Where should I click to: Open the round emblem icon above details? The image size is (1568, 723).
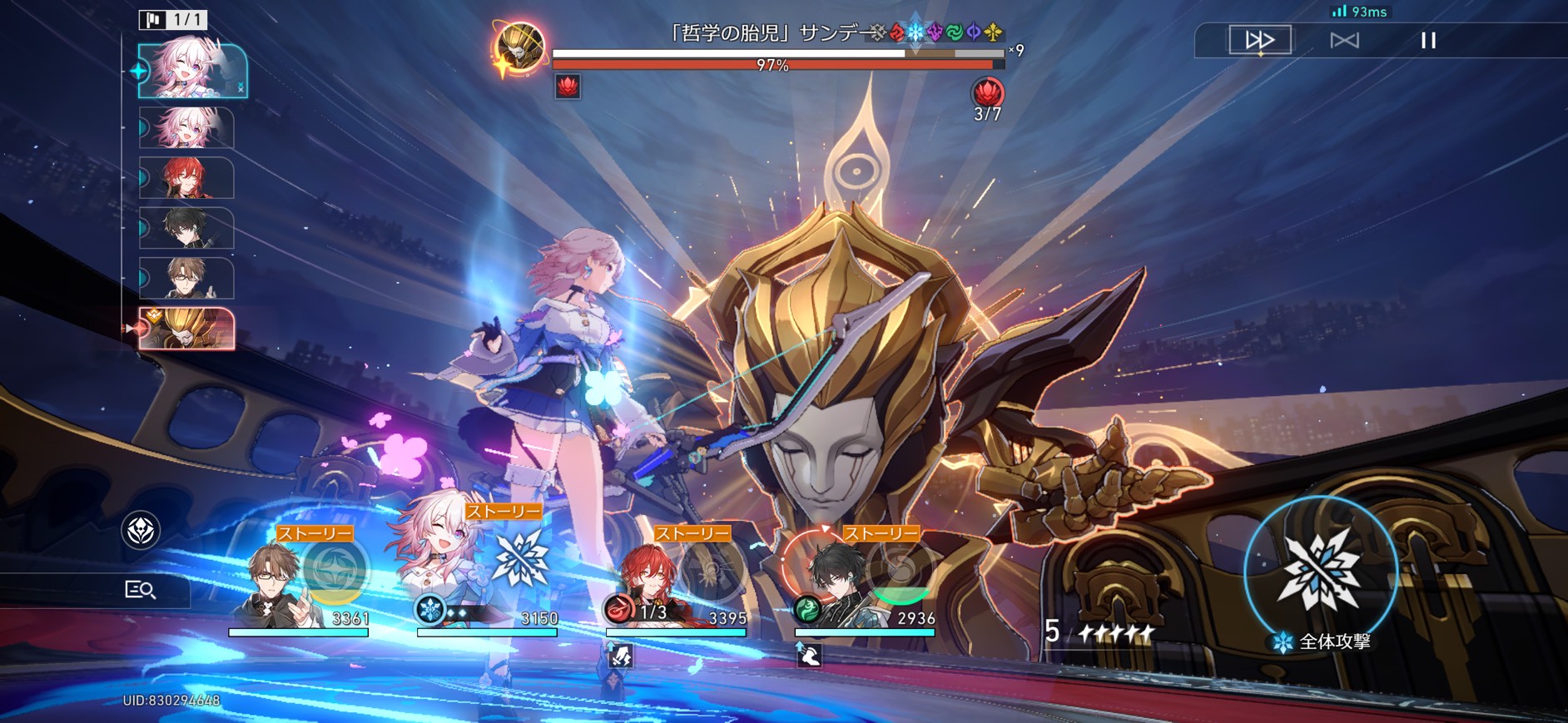141,530
